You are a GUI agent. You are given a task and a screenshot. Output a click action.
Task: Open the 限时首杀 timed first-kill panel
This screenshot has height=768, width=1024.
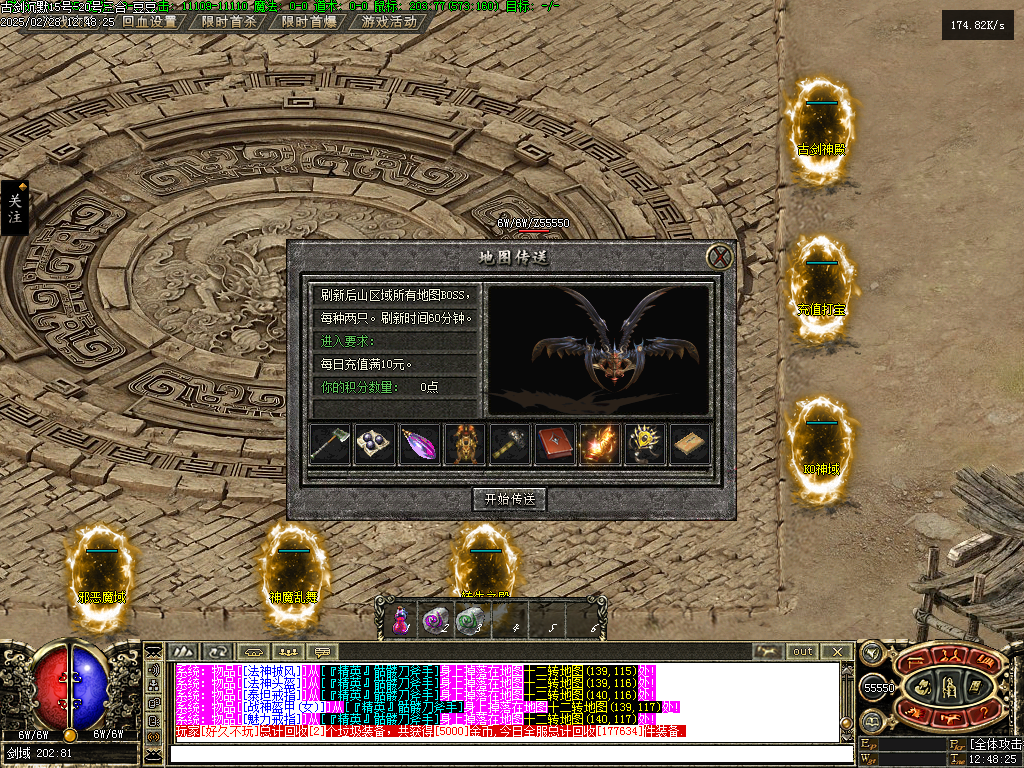(x=229, y=21)
